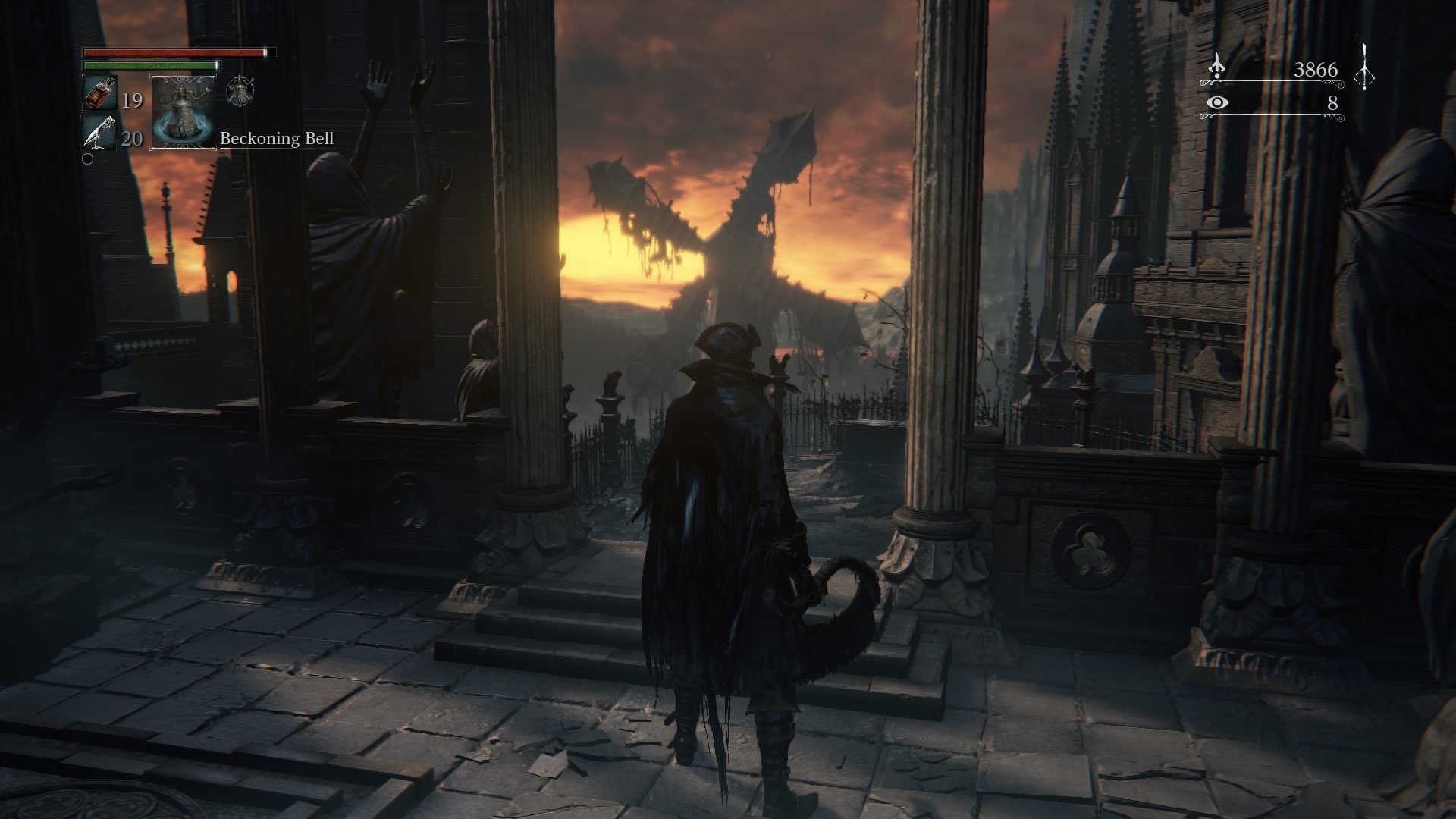Click the 3866 Blood Echoes counter
Viewport: 1456px width, 819px height.
[x=1314, y=68]
